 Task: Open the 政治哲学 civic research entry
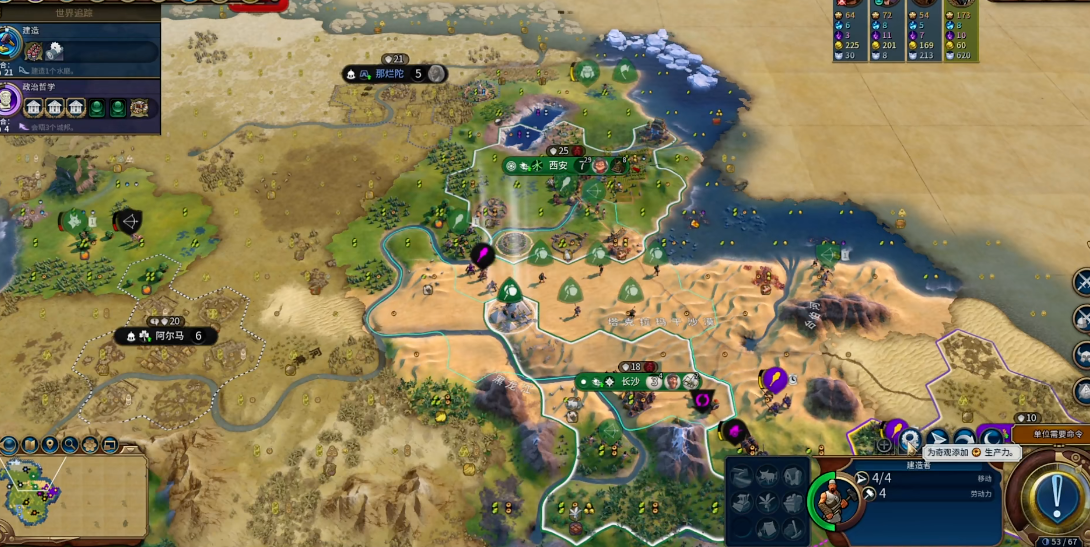point(80,100)
